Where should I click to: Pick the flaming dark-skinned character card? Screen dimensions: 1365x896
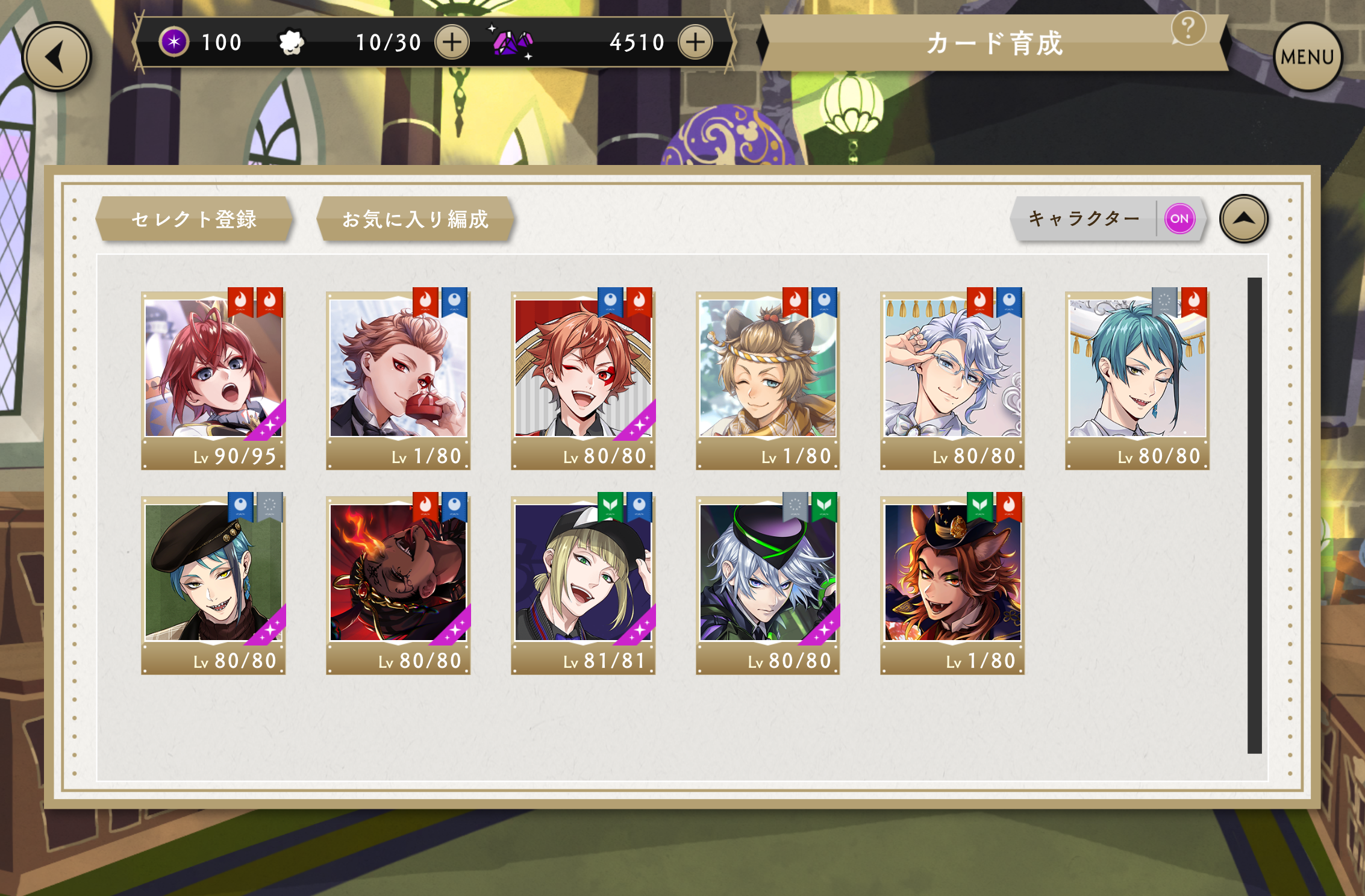point(398,583)
